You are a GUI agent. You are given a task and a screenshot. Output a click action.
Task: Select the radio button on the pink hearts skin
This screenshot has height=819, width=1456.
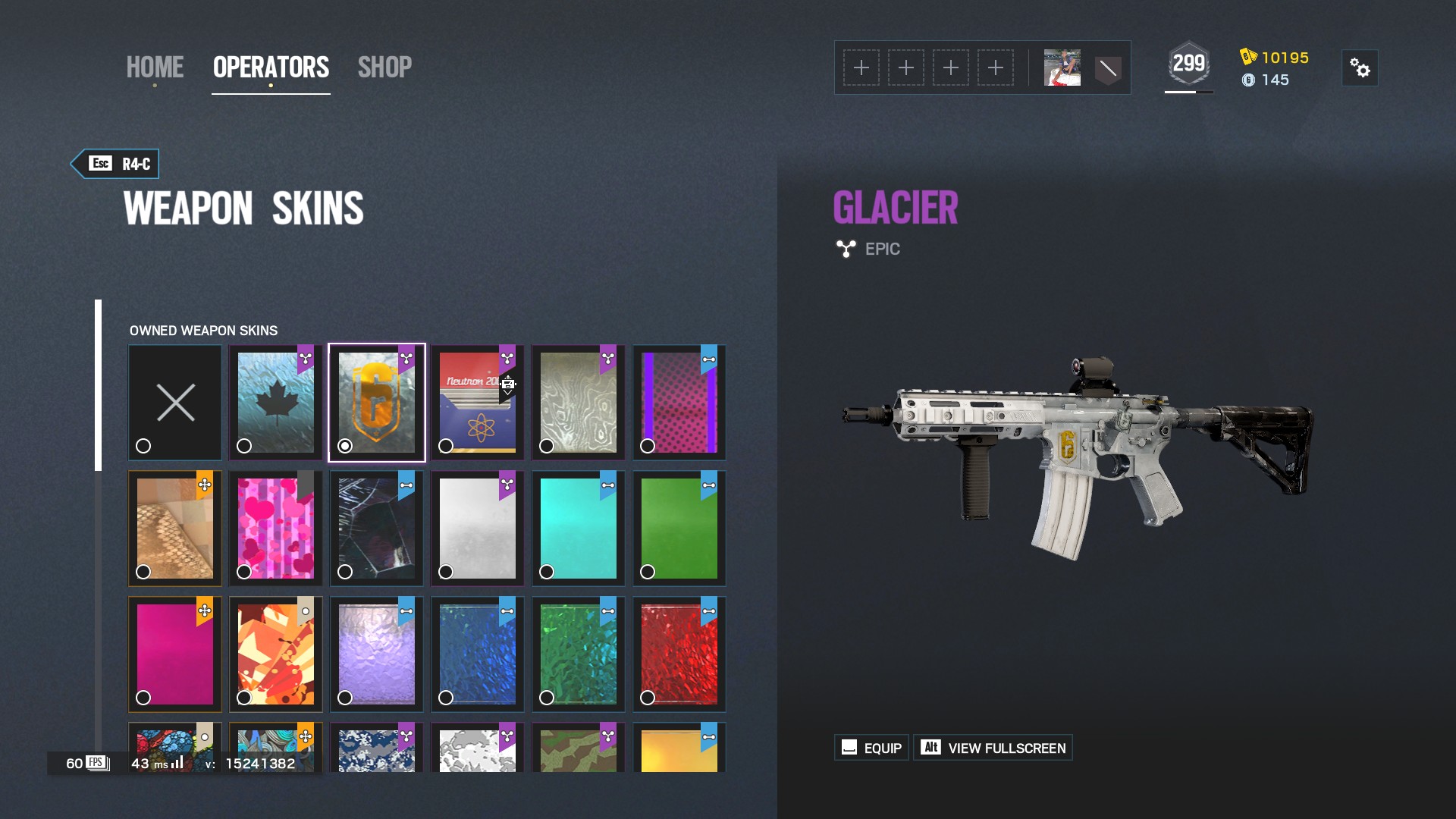[x=244, y=573]
